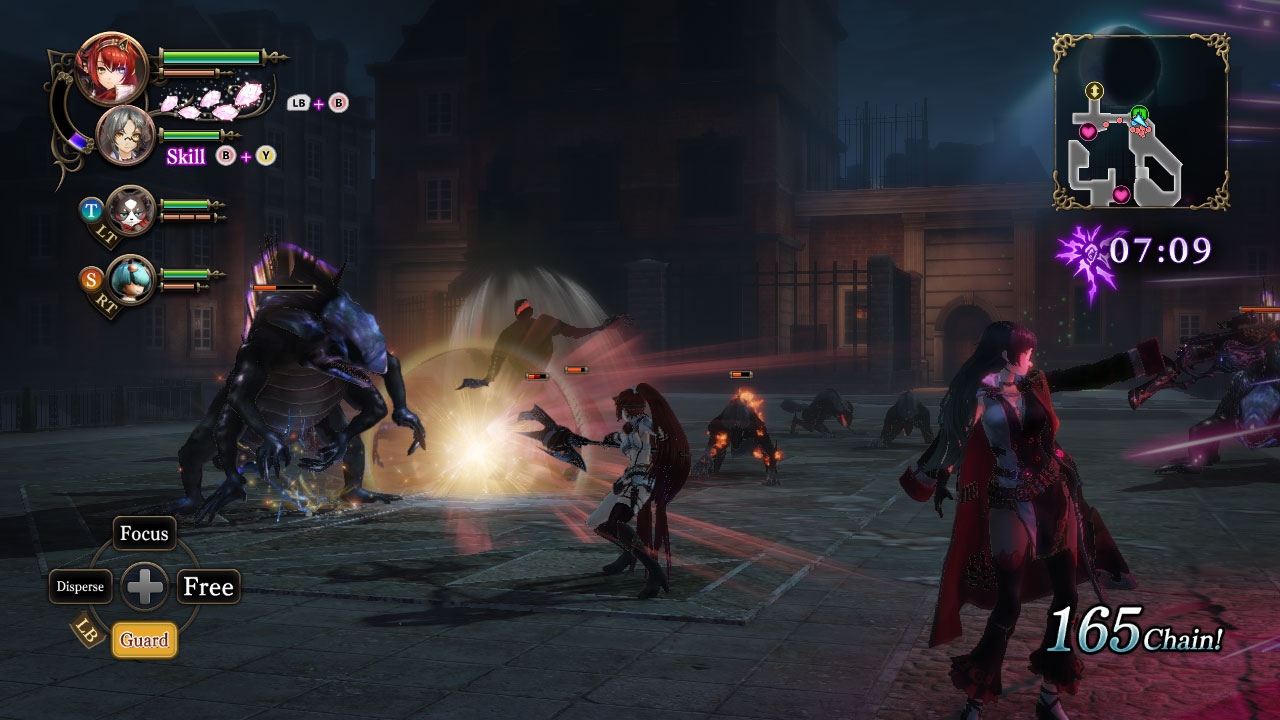The height and width of the screenshot is (720, 1280).
Task: Select the red-haired protagonist's portrait
Action: click(x=113, y=70)
